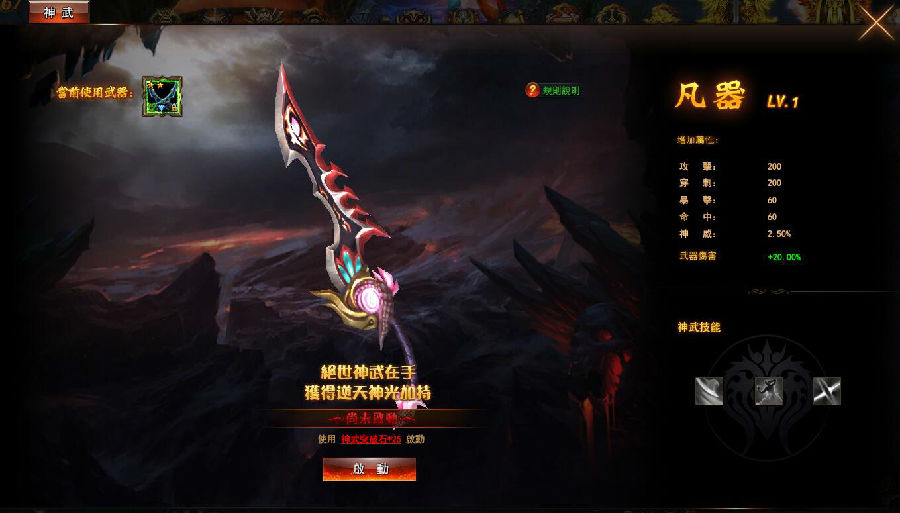Select the crossed blades skill icon
This screenshot has width=900, height=513.
tap(827, 391)
